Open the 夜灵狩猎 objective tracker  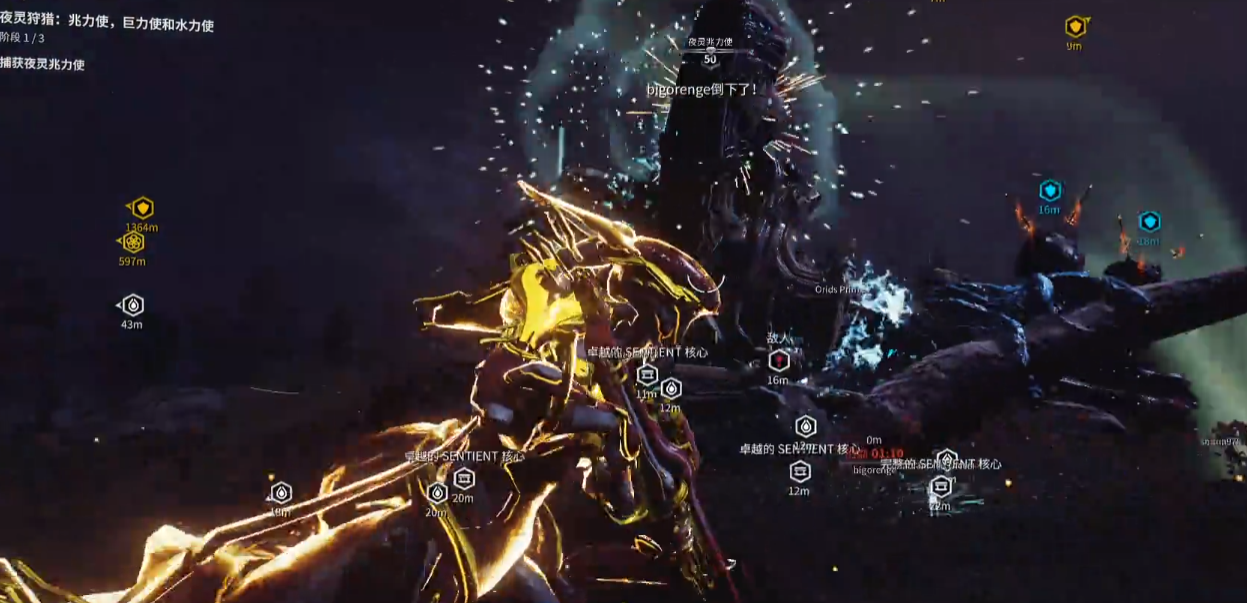(107, 25)
